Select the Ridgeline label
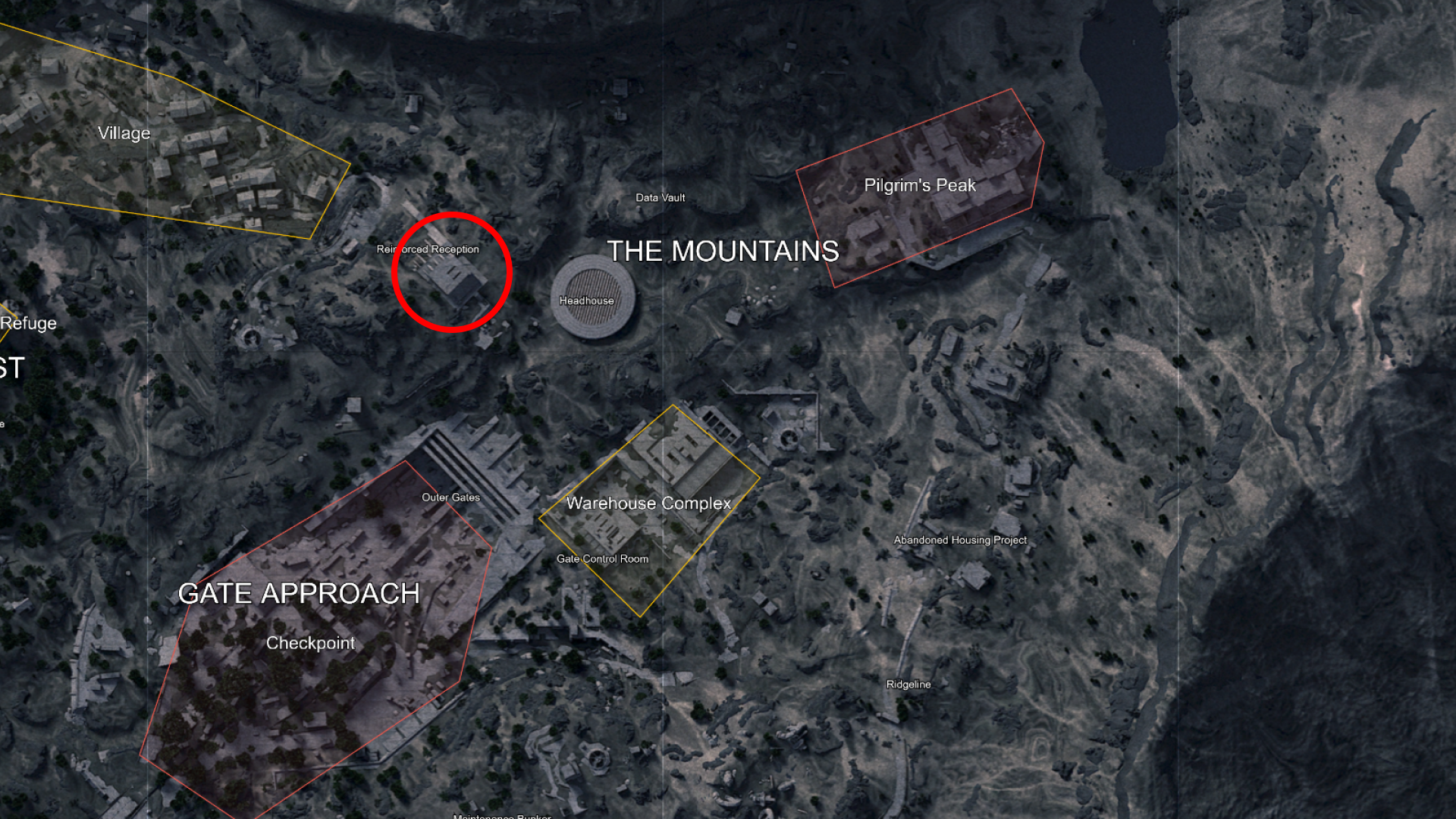1456x819 pixels. pos(907,684)
